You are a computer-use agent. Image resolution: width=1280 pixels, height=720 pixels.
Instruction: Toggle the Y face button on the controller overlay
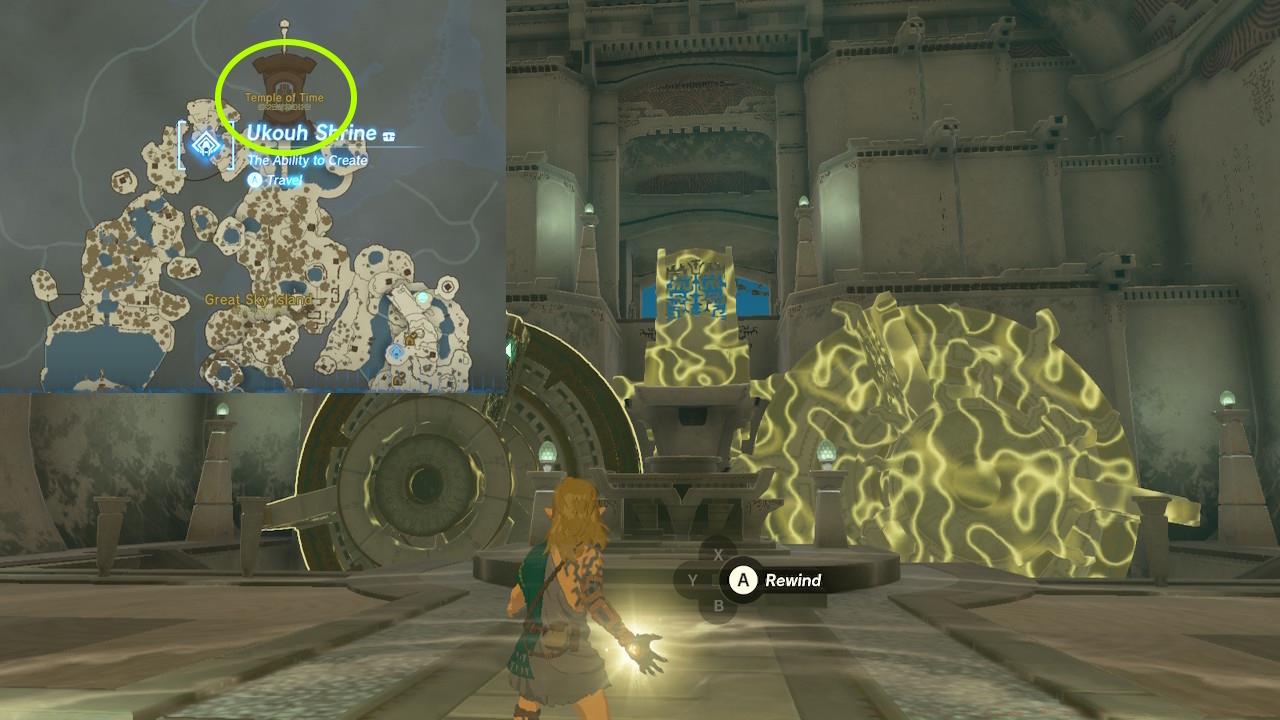pyautogui.click(x=693, y=579)
